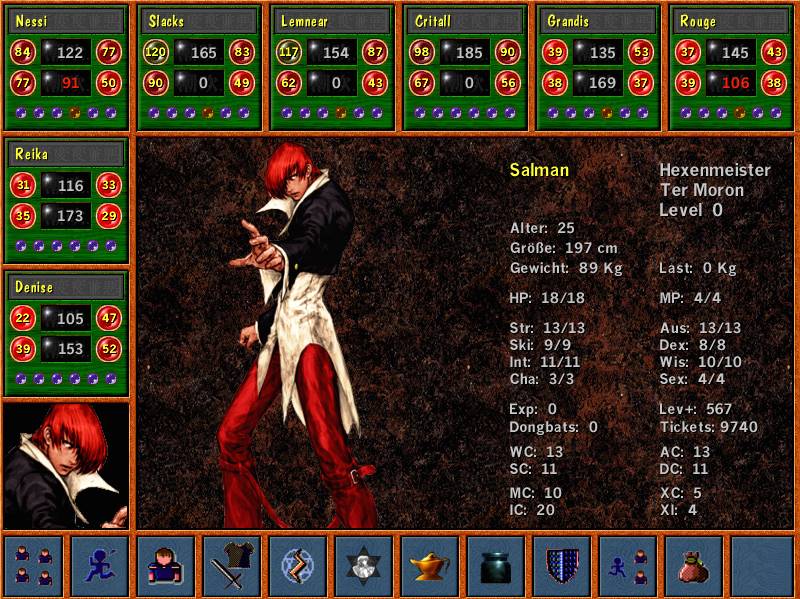Open the seated character status icon
800x599 pixels.
click(165, 565)
